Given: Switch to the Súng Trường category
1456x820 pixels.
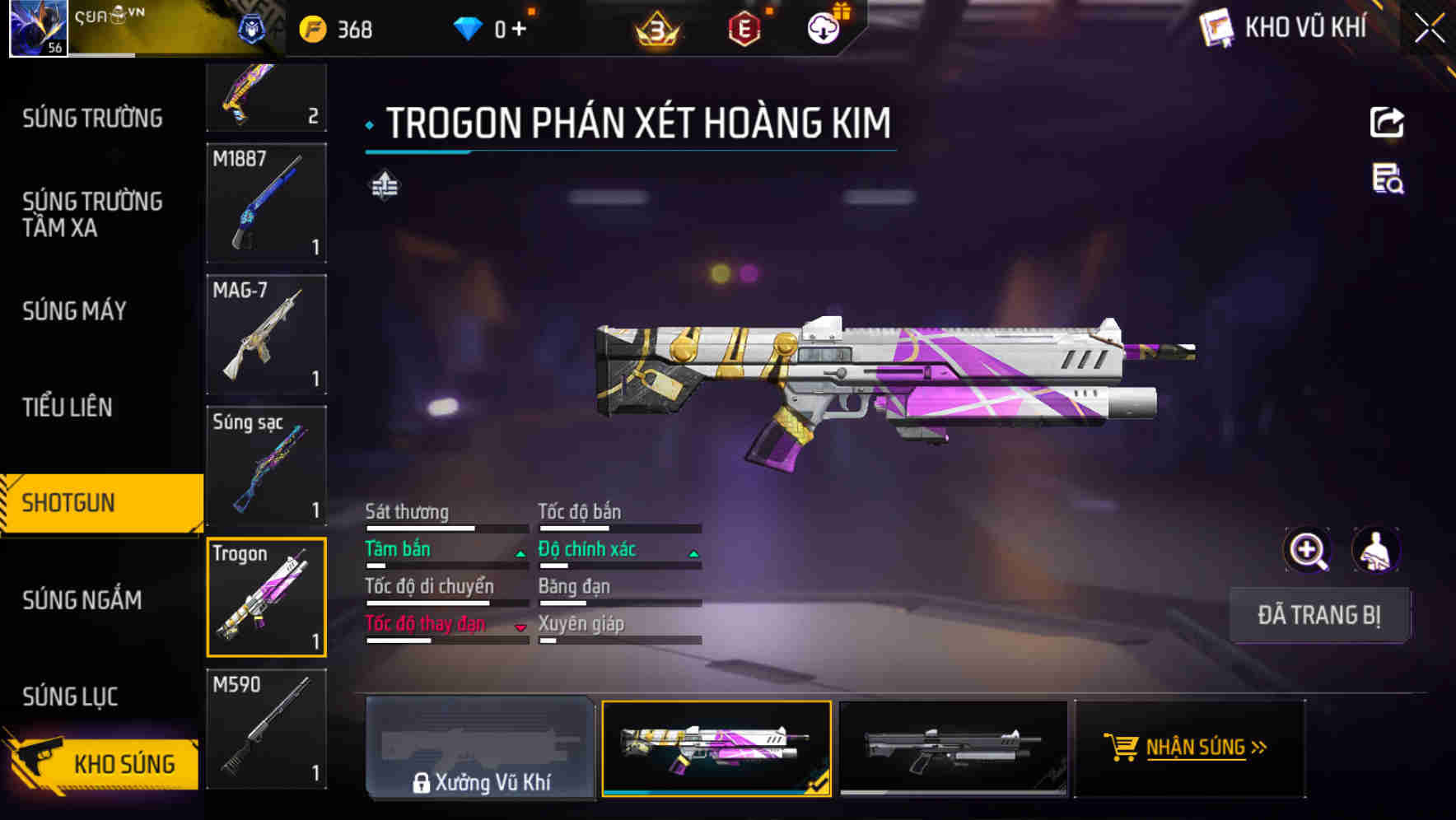Looking at the screenshot, I should [92, 119].
